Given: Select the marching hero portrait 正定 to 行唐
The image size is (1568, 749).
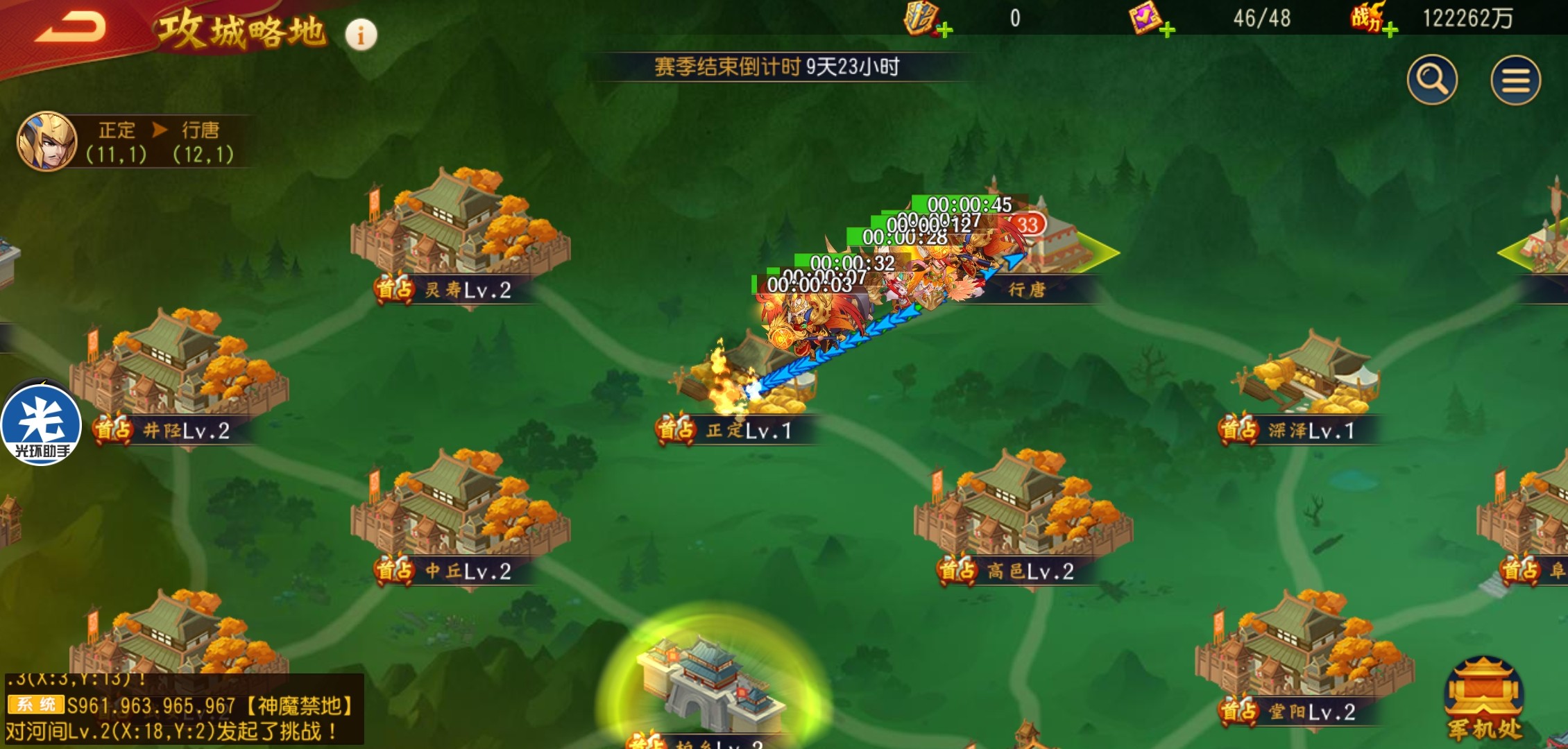Looking at the screenshot, I should click(x=46, y=141).
